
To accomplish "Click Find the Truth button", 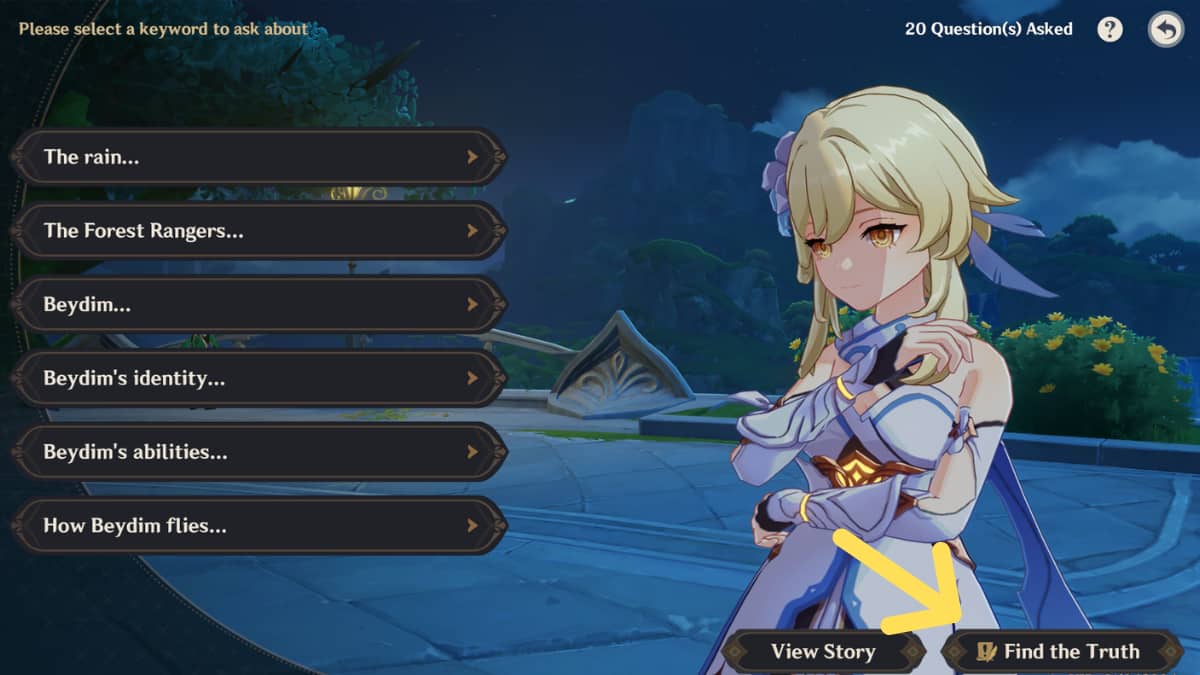I will (x=1061, y=652).
